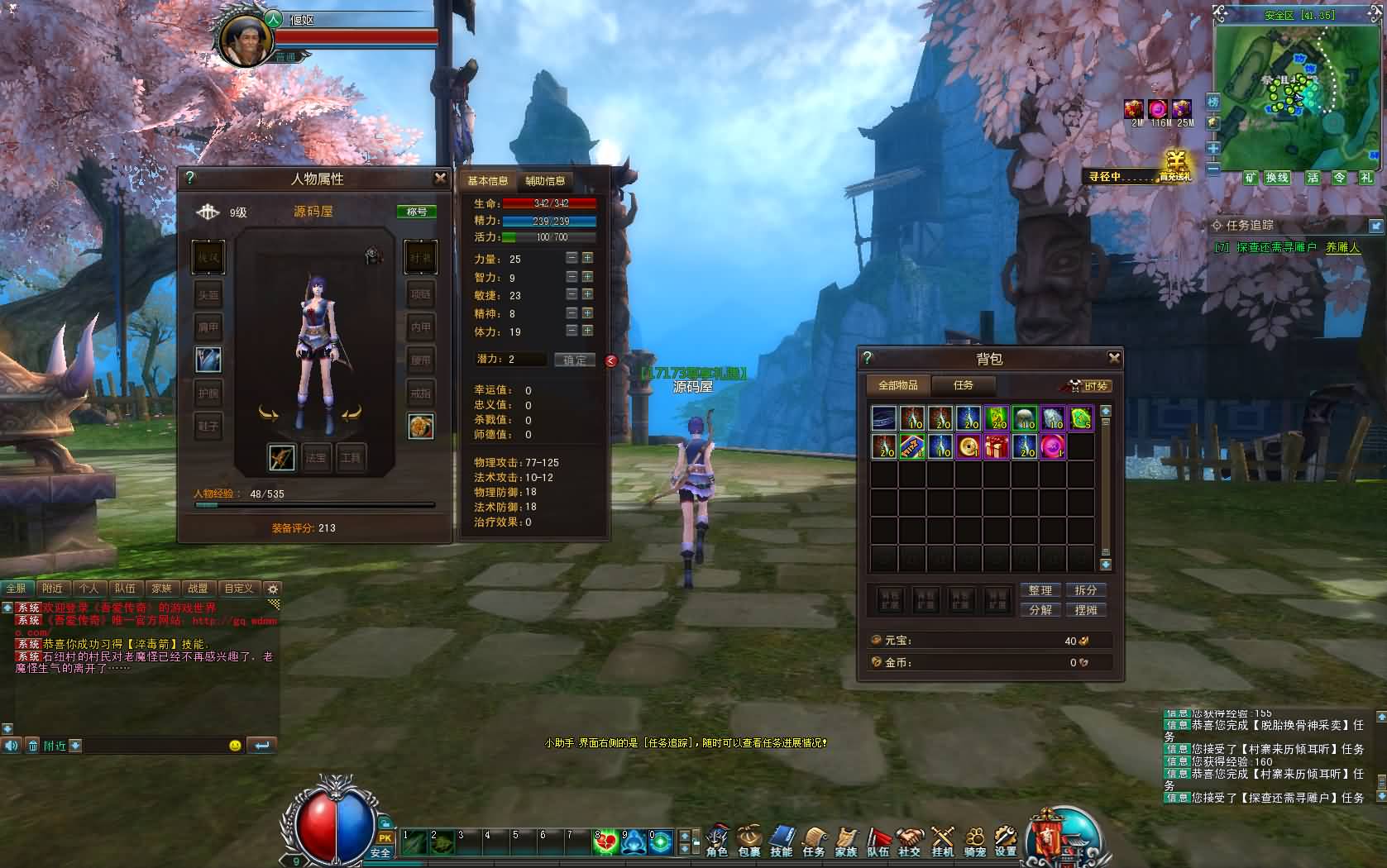Open the 称号 title button
This screenshot has width=1387, height=868.
click(417, 212)
